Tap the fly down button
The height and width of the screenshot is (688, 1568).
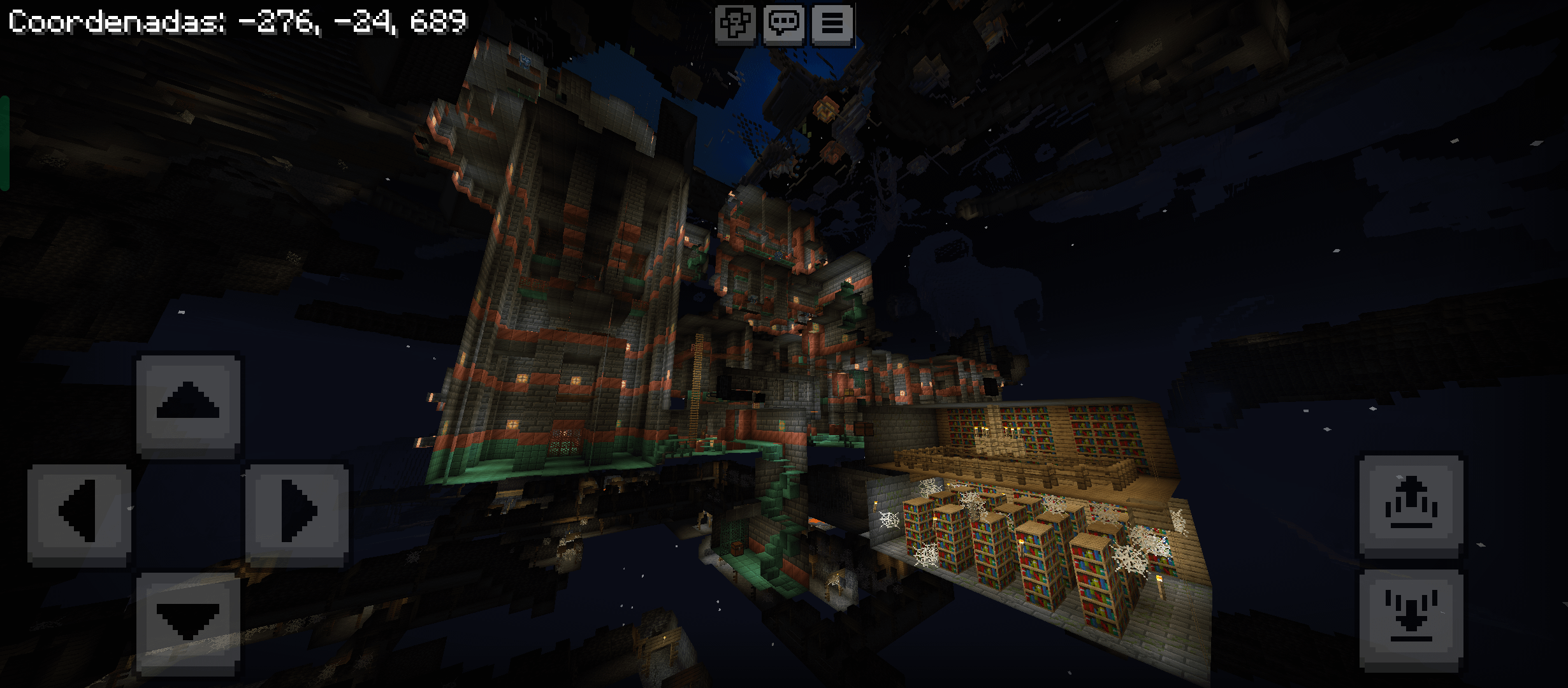point(1411,619)
